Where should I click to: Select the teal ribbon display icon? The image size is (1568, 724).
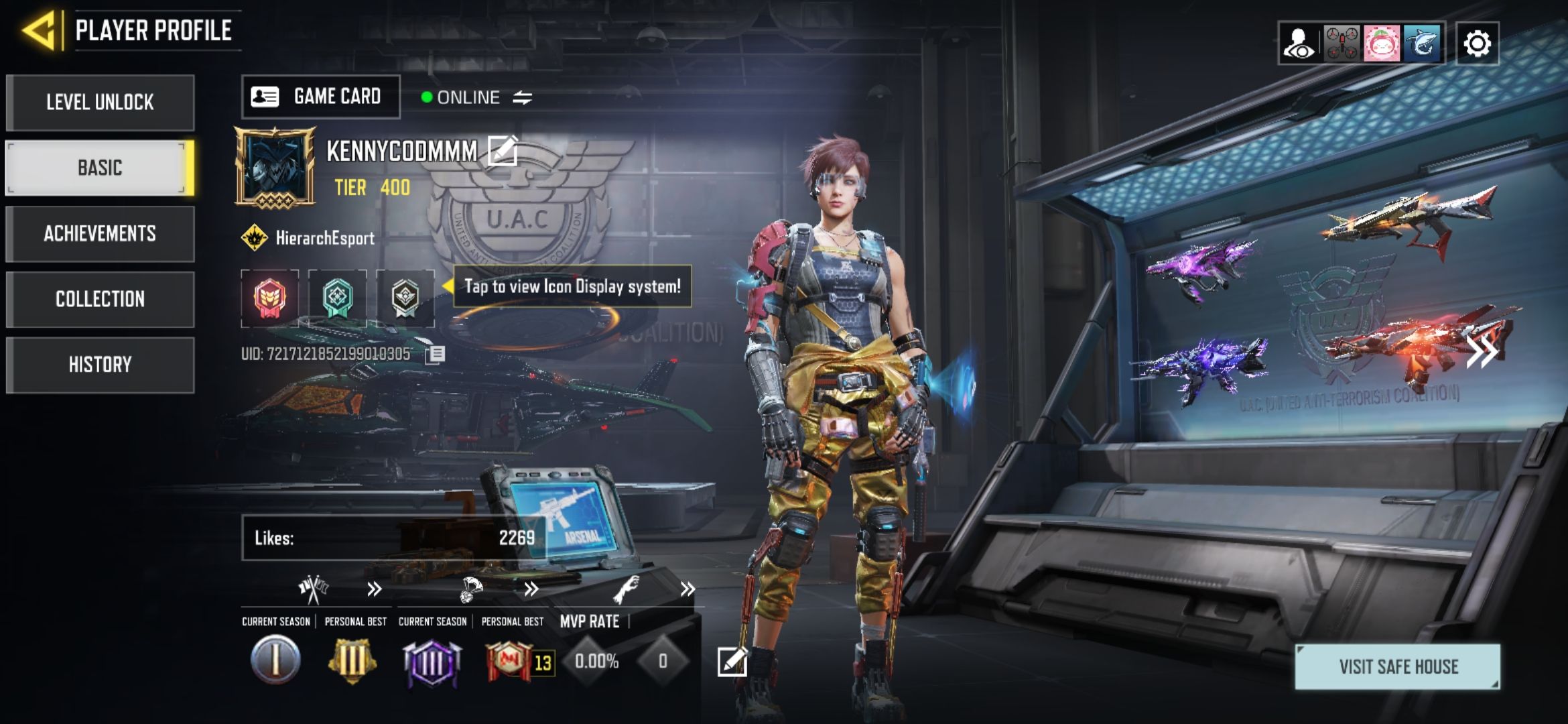click(337, 298)
